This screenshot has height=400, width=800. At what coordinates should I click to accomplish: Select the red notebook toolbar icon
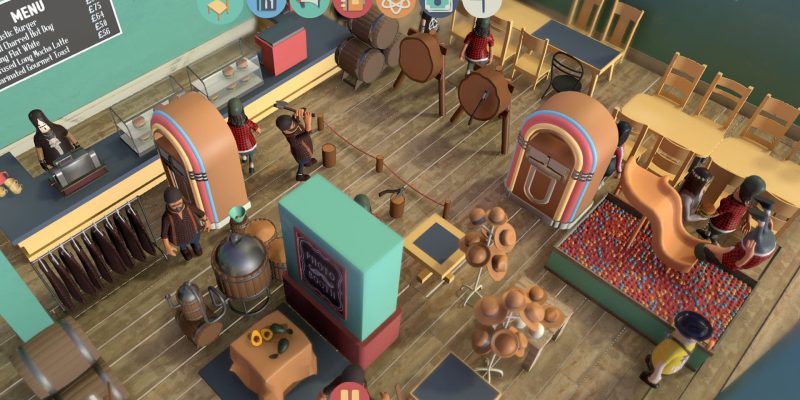pyautogui.click(x=353, y=6)
